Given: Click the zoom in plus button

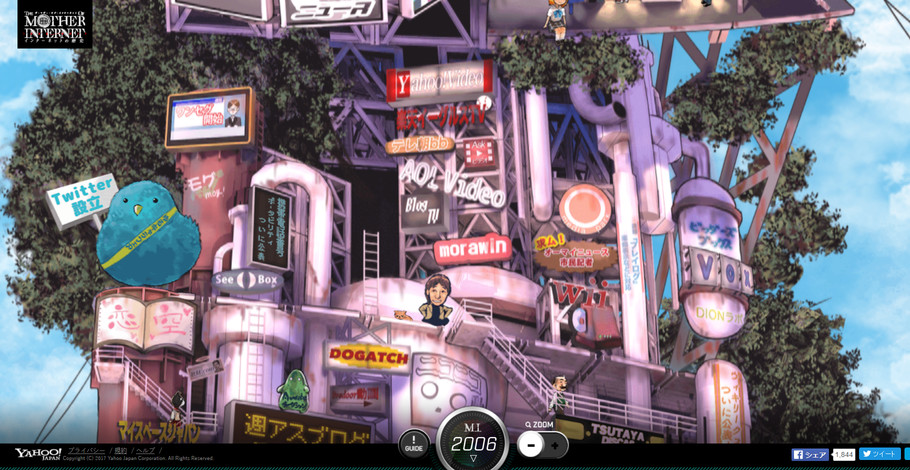Looking at the screenshot, I should (556, 445).
